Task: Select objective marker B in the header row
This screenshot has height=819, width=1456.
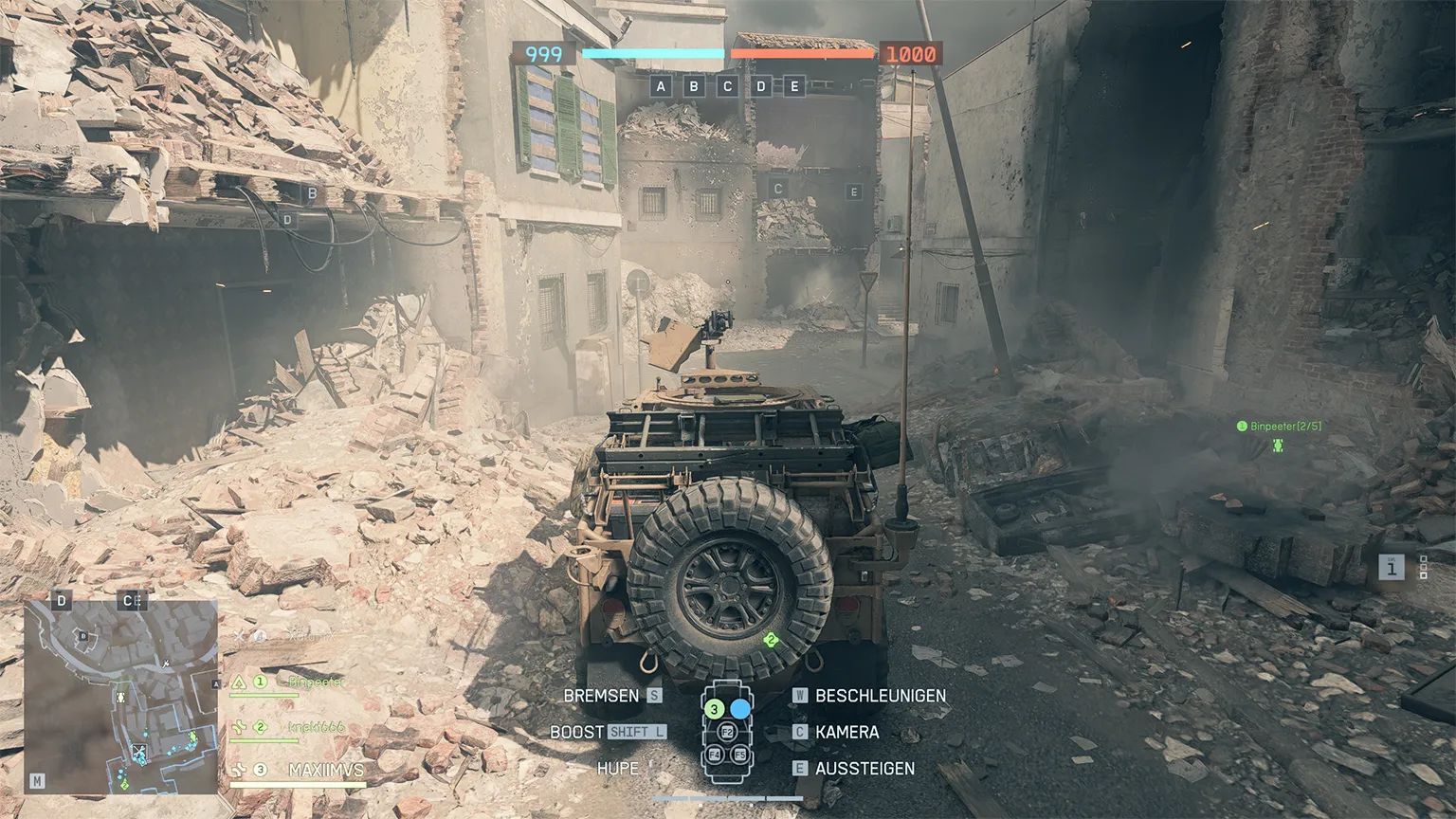Action: (x=693, y=85)
